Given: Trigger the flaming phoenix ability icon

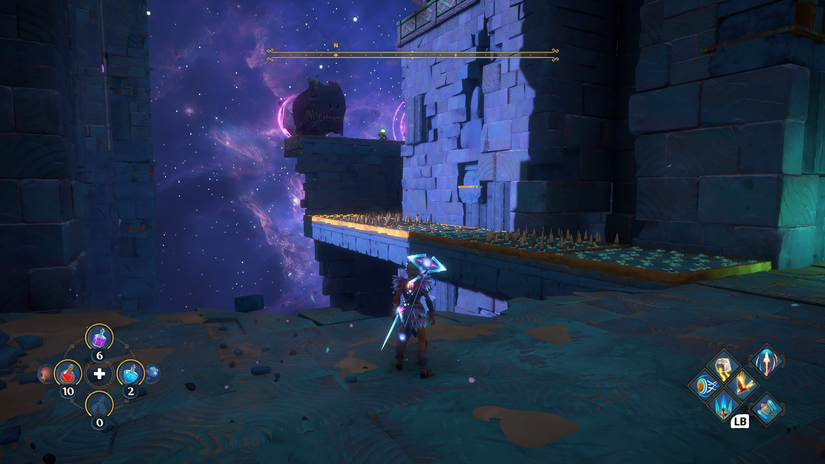Looking at the screenshot, I should coord(742,384).
